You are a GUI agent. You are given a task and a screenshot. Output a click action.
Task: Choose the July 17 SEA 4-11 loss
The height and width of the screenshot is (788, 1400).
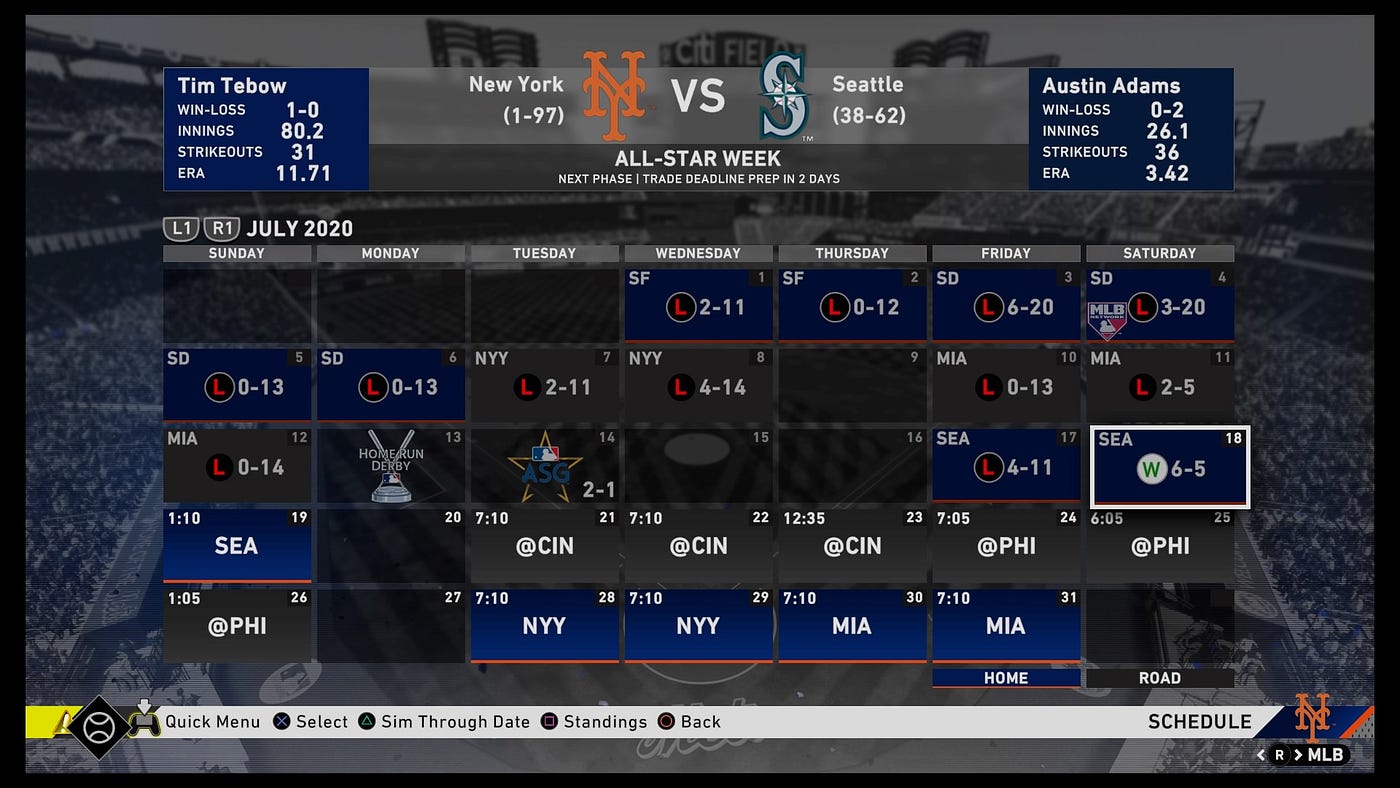click(1006, 466)
